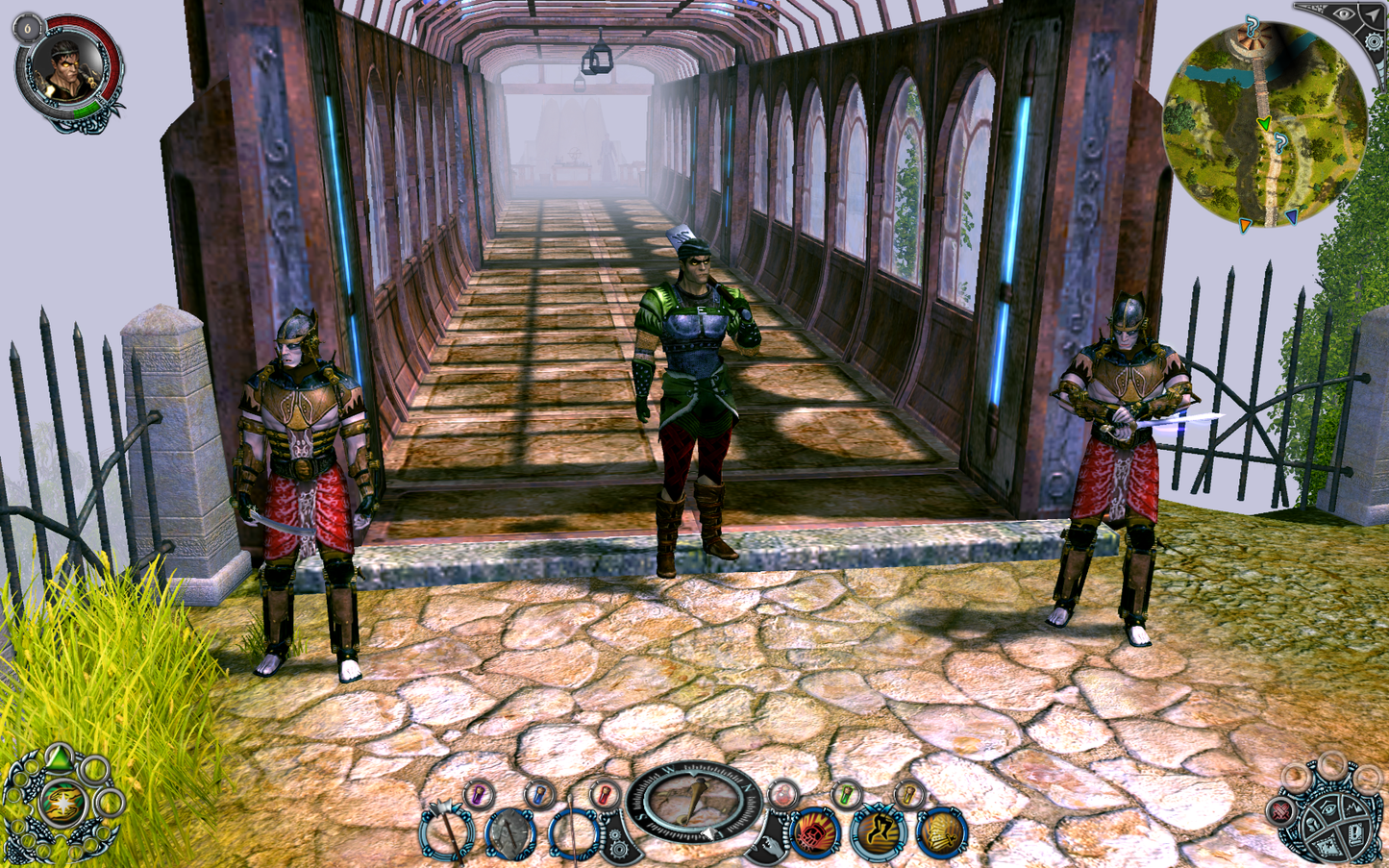Activate the golden helmet combat art slot

(x=938, y=832)
